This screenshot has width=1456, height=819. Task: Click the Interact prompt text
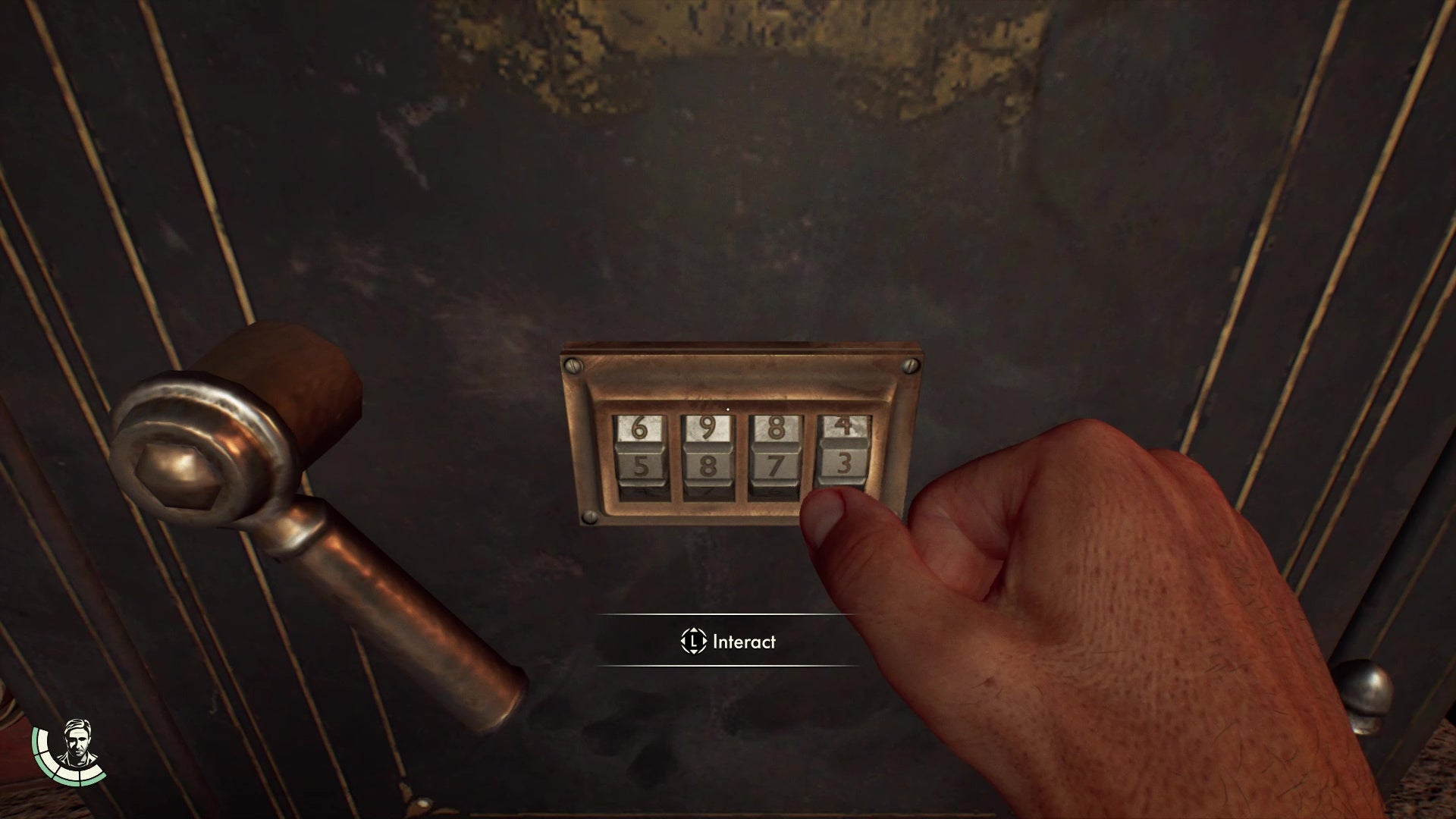(743, 641)
